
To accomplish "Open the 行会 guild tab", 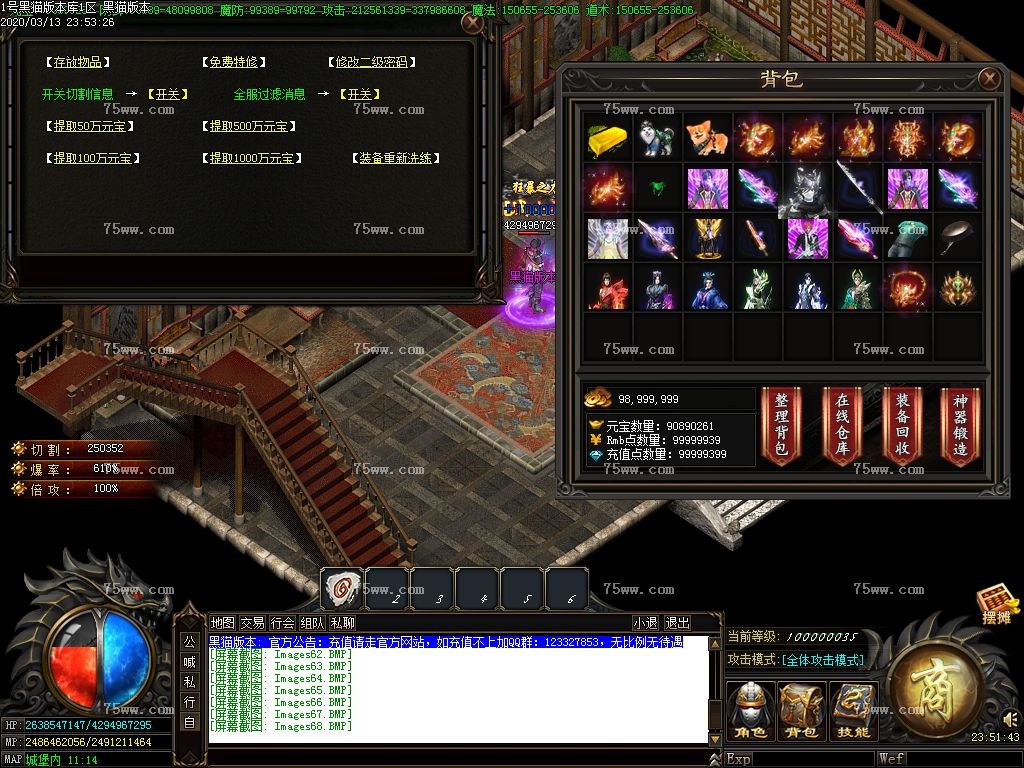I will (283, 623).
